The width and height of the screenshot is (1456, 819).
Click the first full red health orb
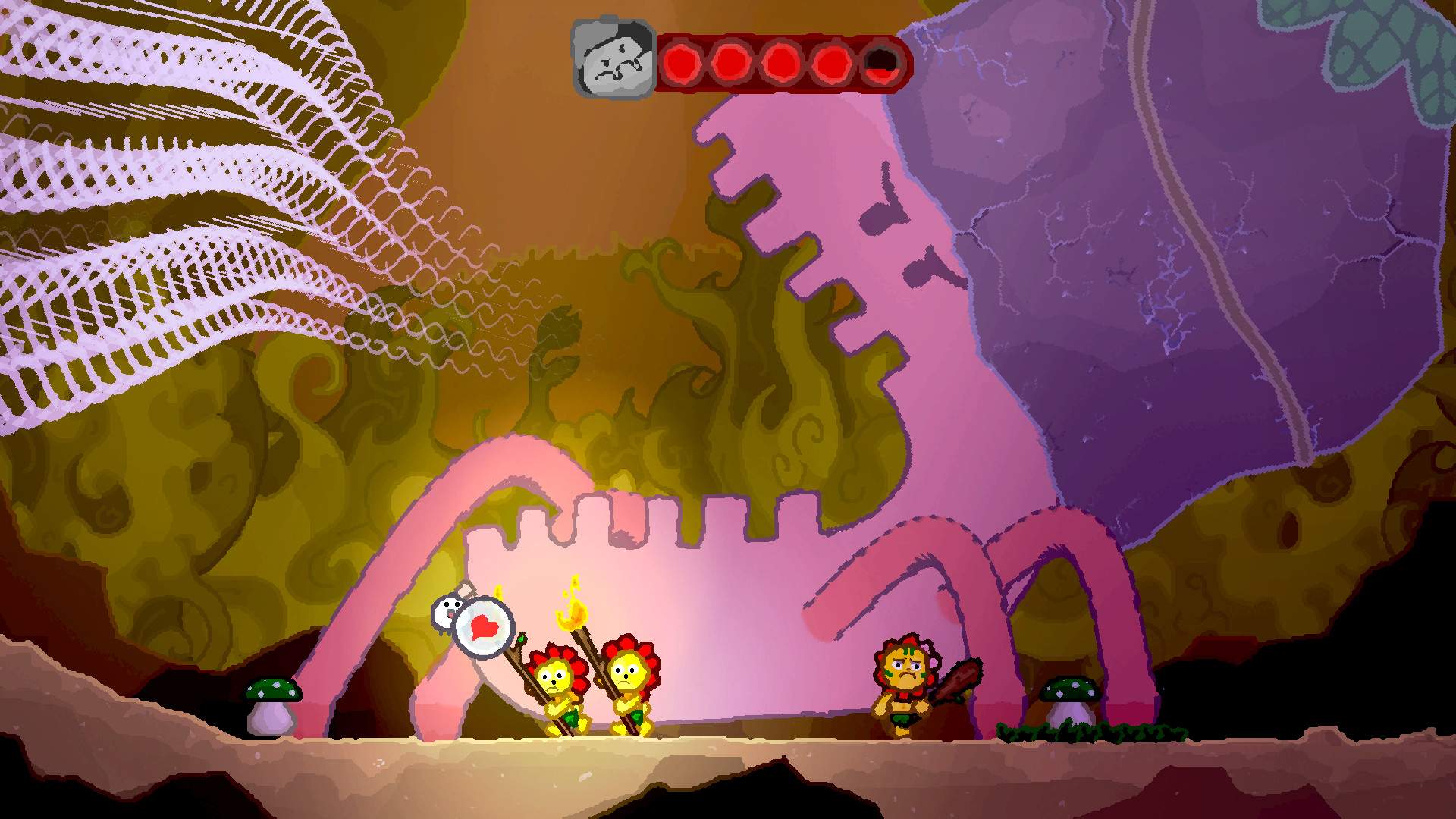[682, 61]
